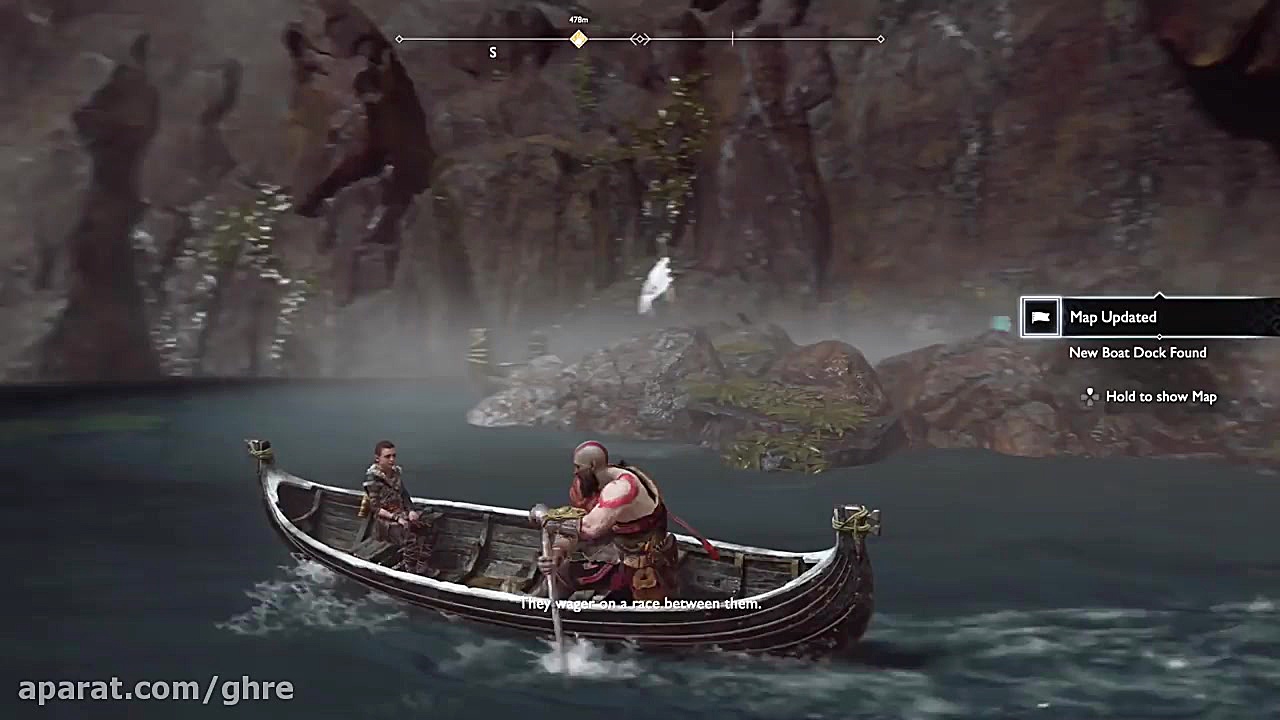Click the New Boat Dock Found text
This screenshot has height=720, width=1280.
click(x=1137, y=352)
